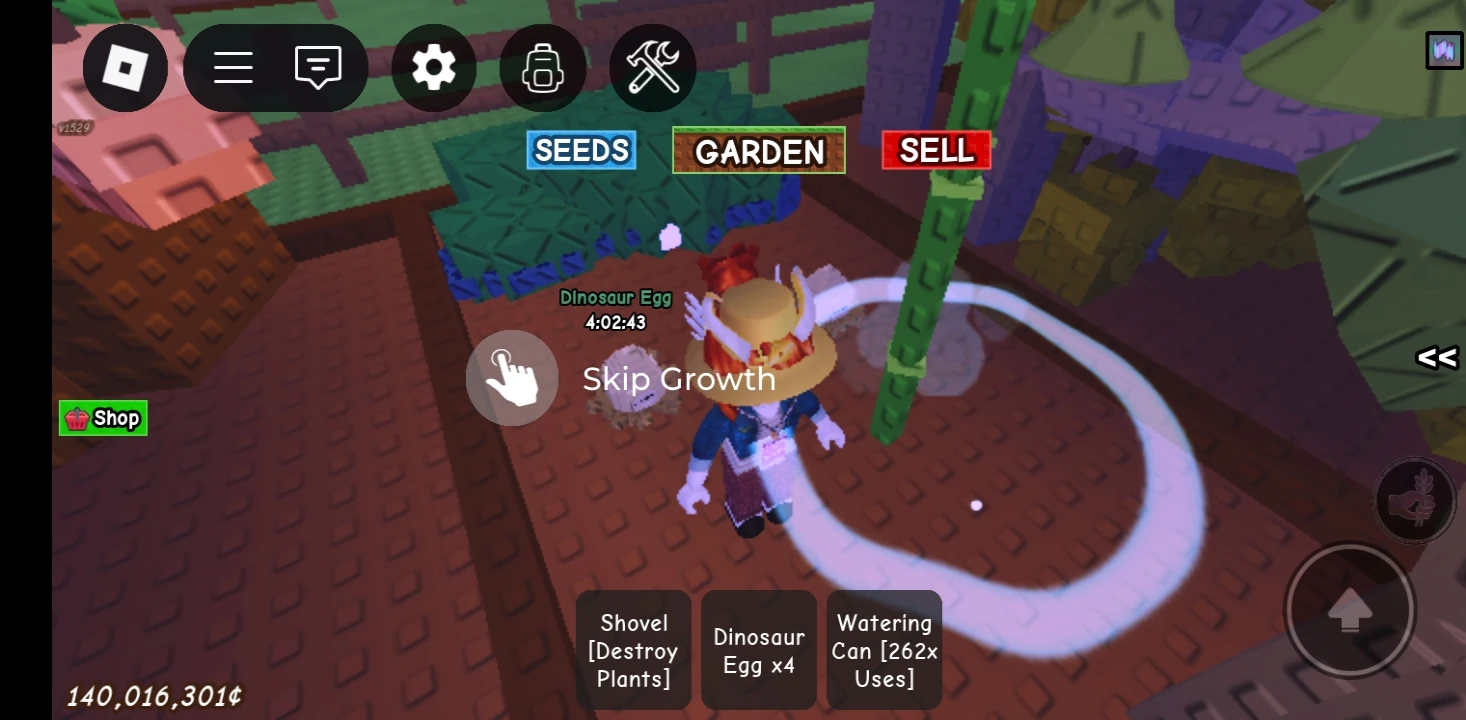Equip the Watering Can hotbar slot

tap(883, 650)
